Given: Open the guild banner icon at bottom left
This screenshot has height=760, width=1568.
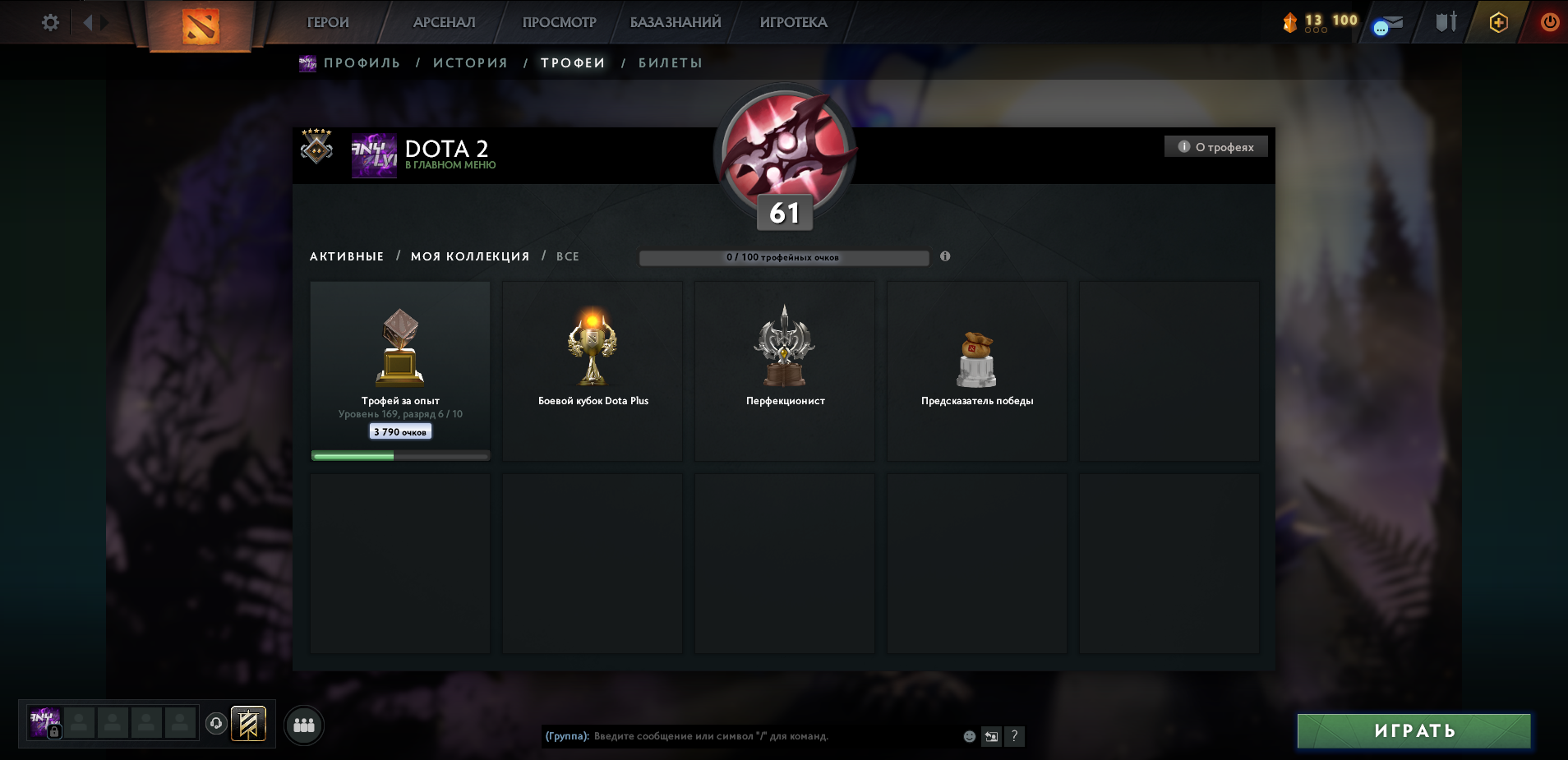Looking at the screenshot, I should tap(249, 724).
